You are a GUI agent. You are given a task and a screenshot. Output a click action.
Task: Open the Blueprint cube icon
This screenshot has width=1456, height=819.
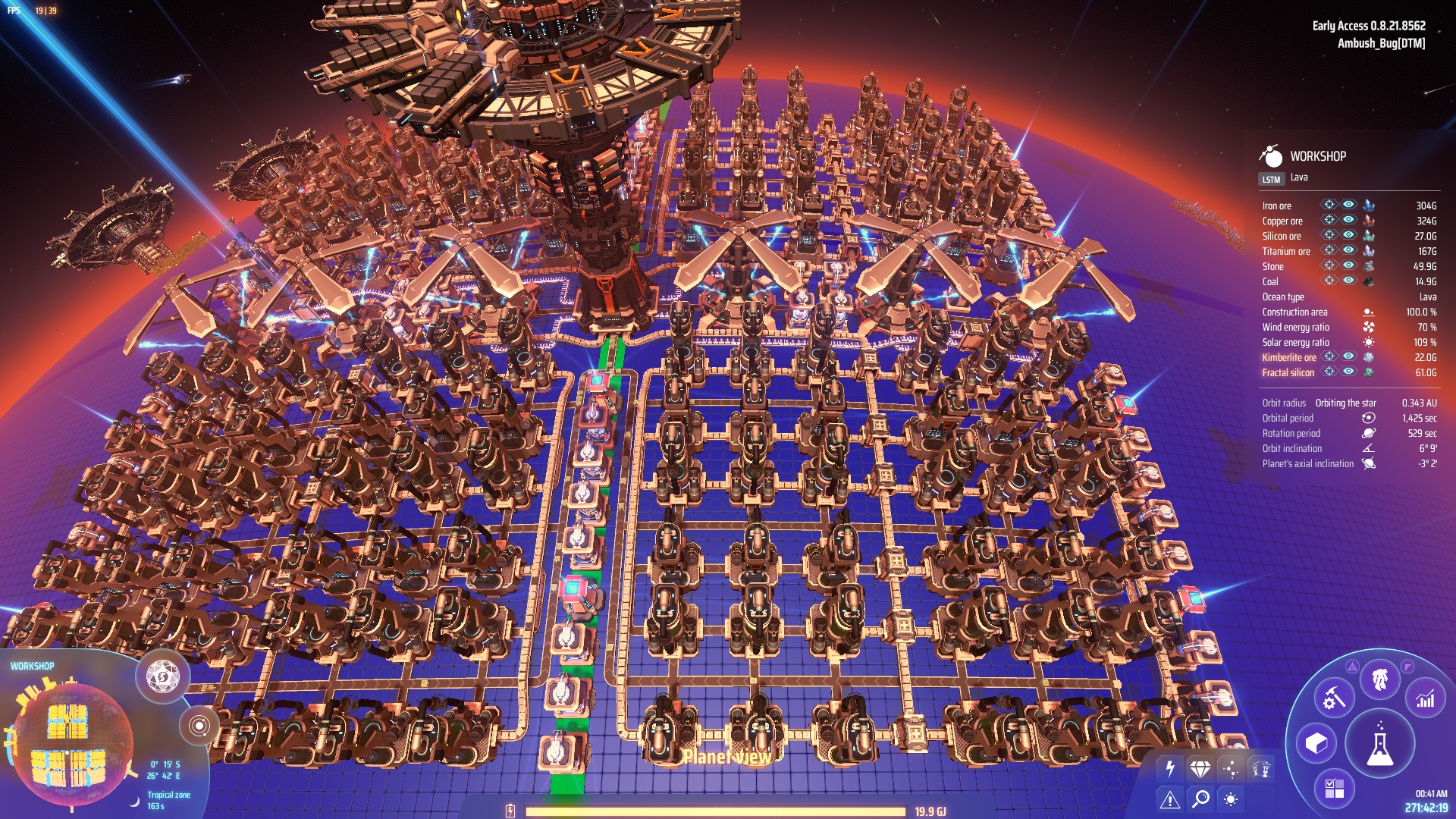click(1316, 743)
